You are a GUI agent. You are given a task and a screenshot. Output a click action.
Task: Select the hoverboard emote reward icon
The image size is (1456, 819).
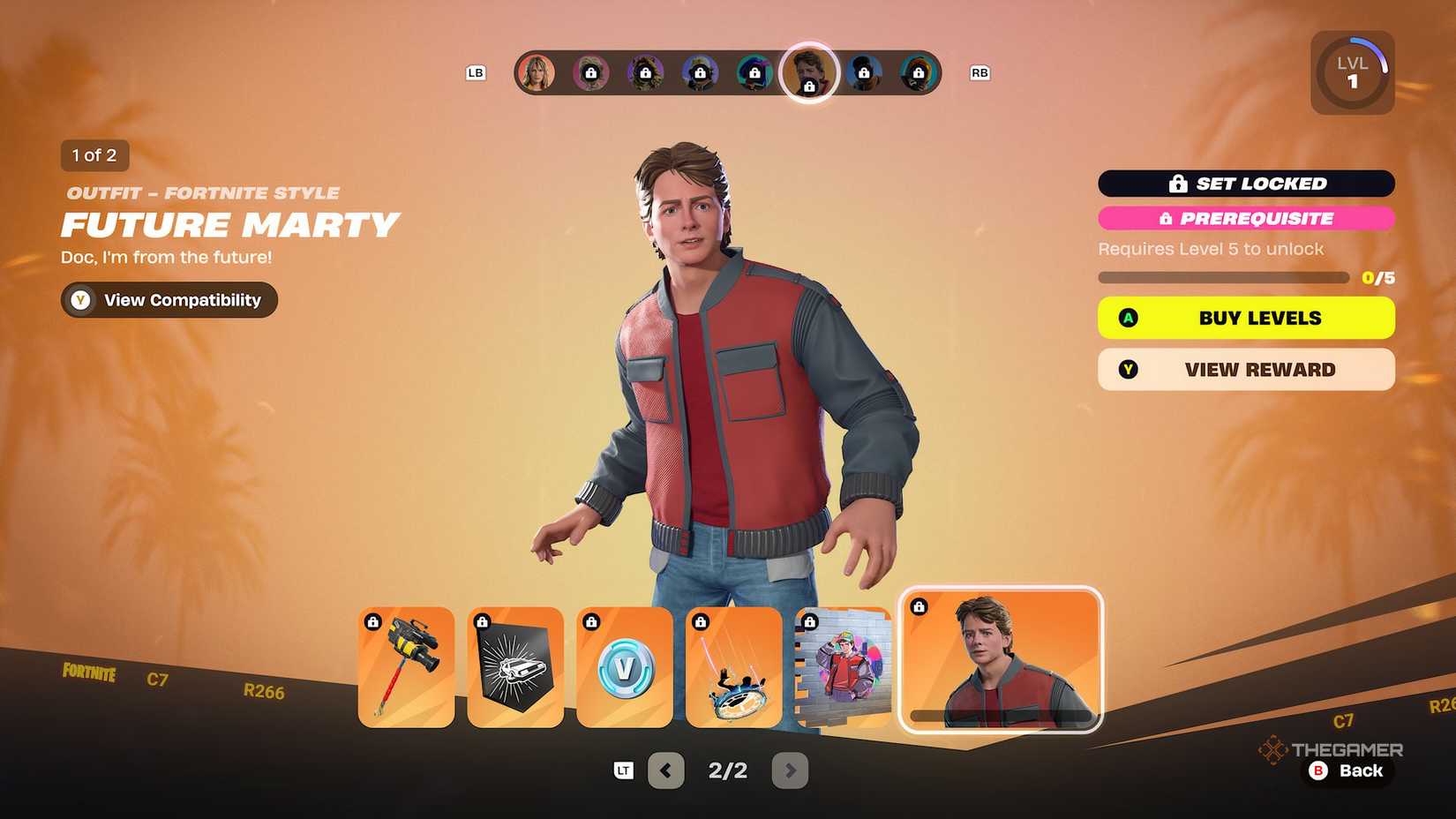click(733, 666)
